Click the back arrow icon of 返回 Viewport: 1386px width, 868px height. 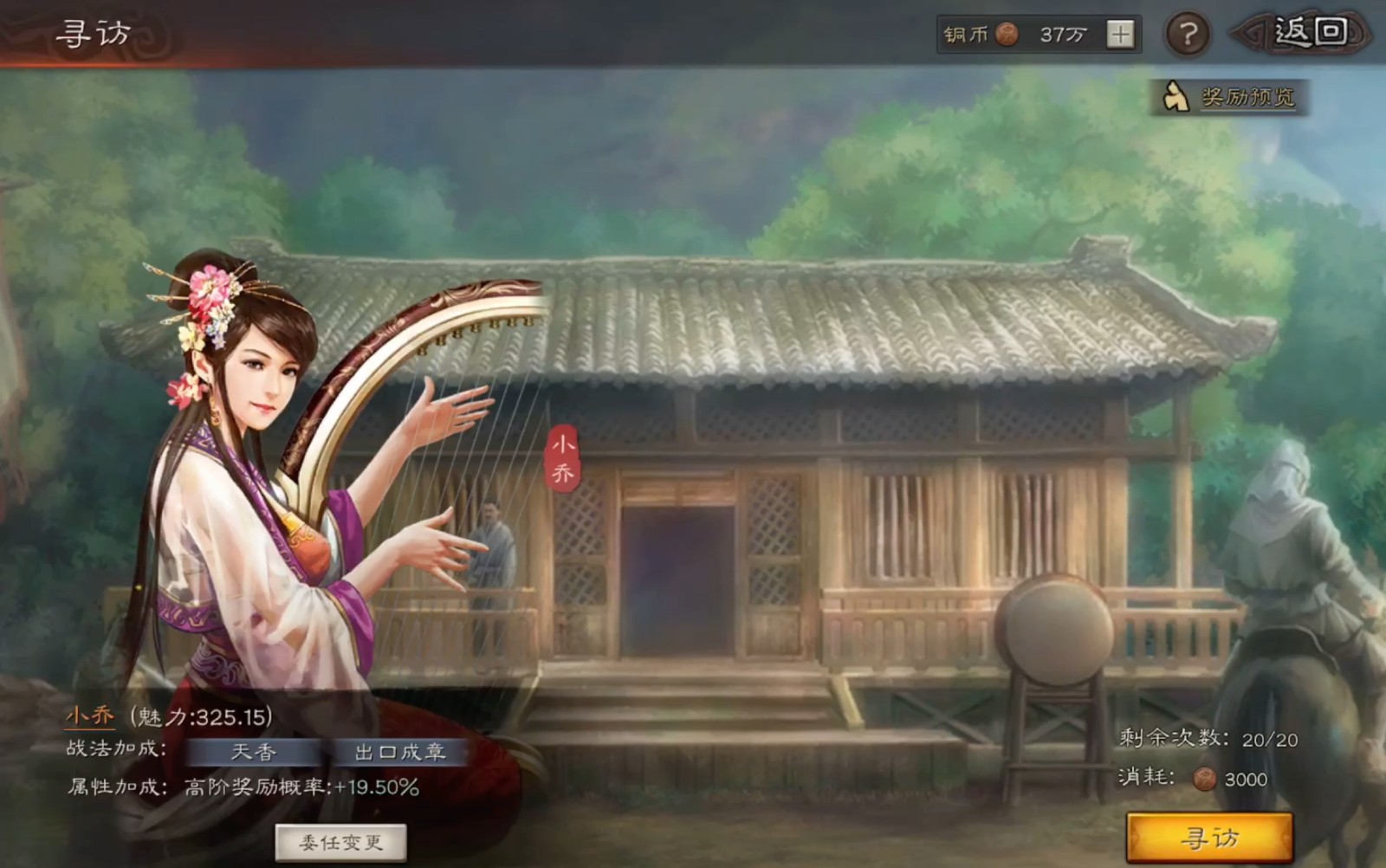(x=1249, y=33)
